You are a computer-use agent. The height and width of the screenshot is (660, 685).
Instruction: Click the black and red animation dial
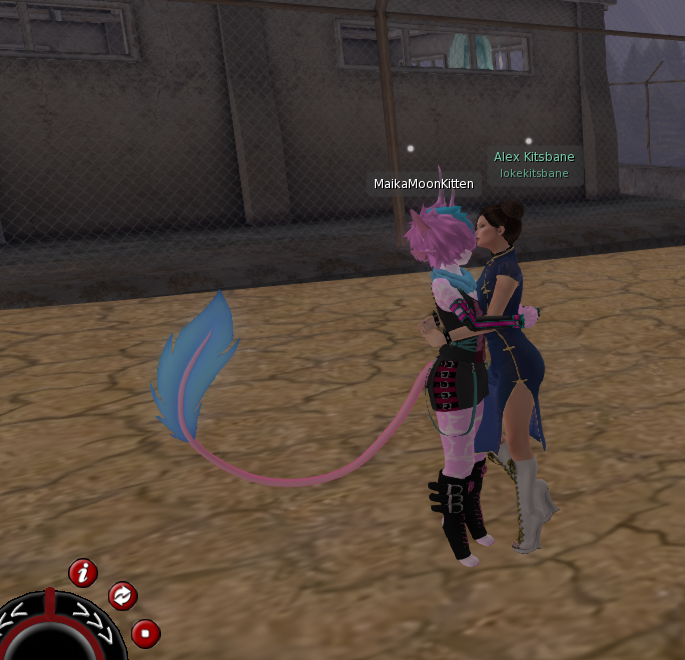(x=58, y=630)
